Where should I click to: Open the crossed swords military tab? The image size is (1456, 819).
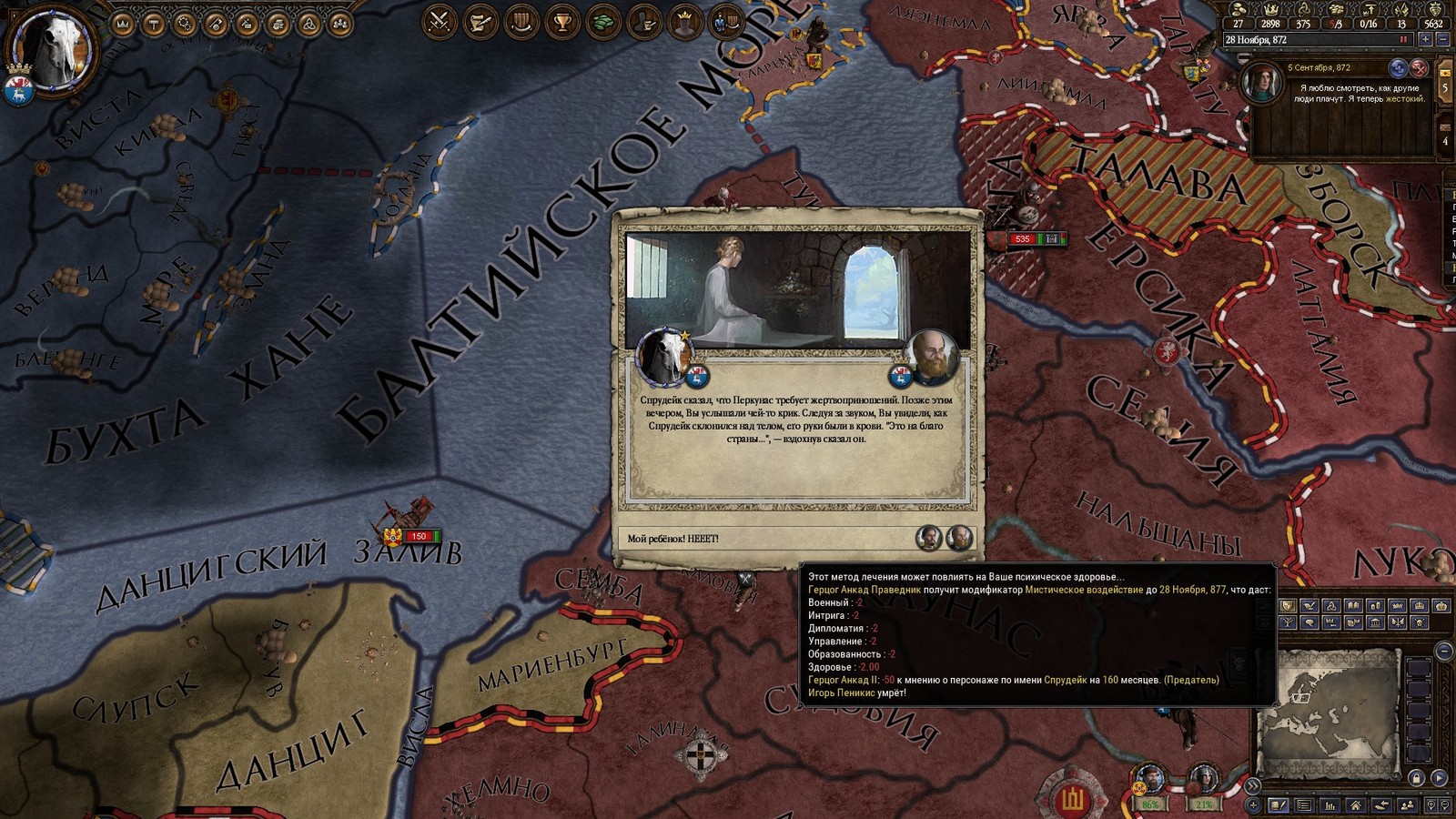(x=440, y=21)
